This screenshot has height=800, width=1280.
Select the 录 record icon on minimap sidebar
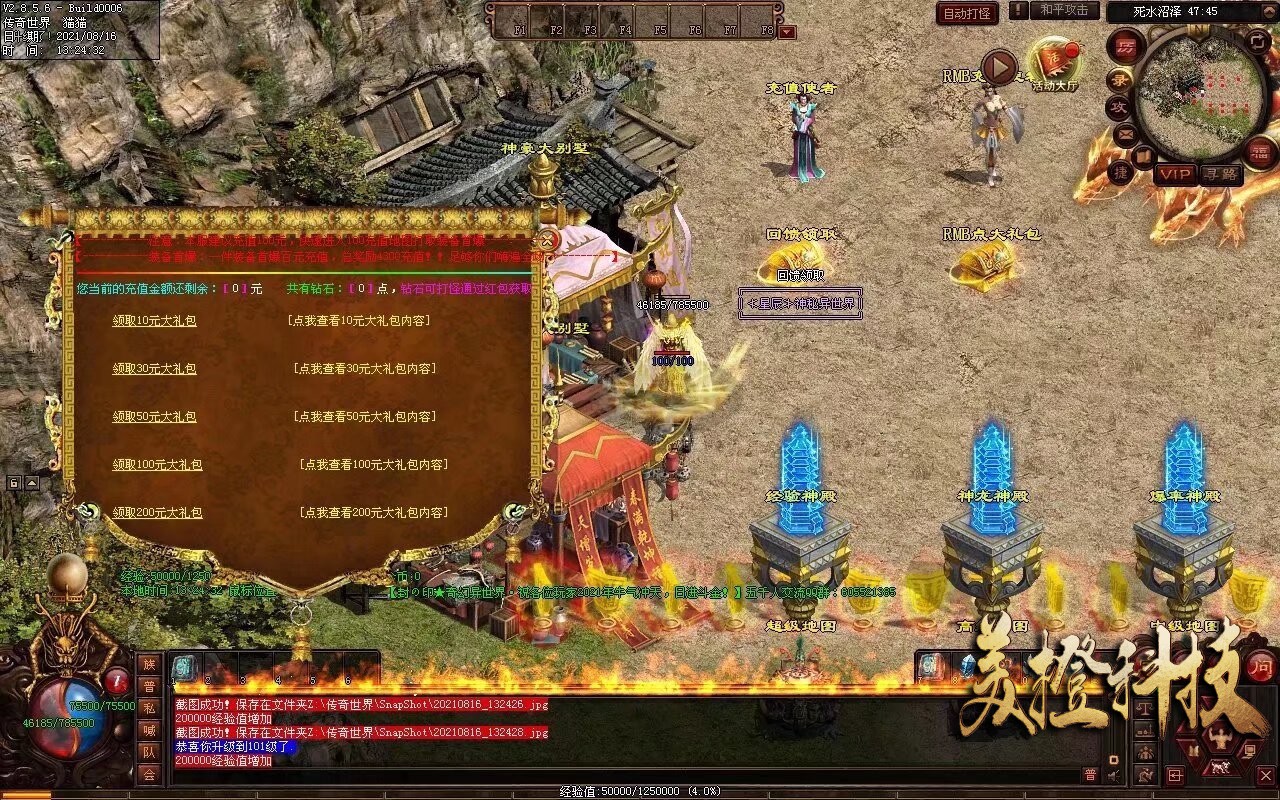[x=1117, y=80]
